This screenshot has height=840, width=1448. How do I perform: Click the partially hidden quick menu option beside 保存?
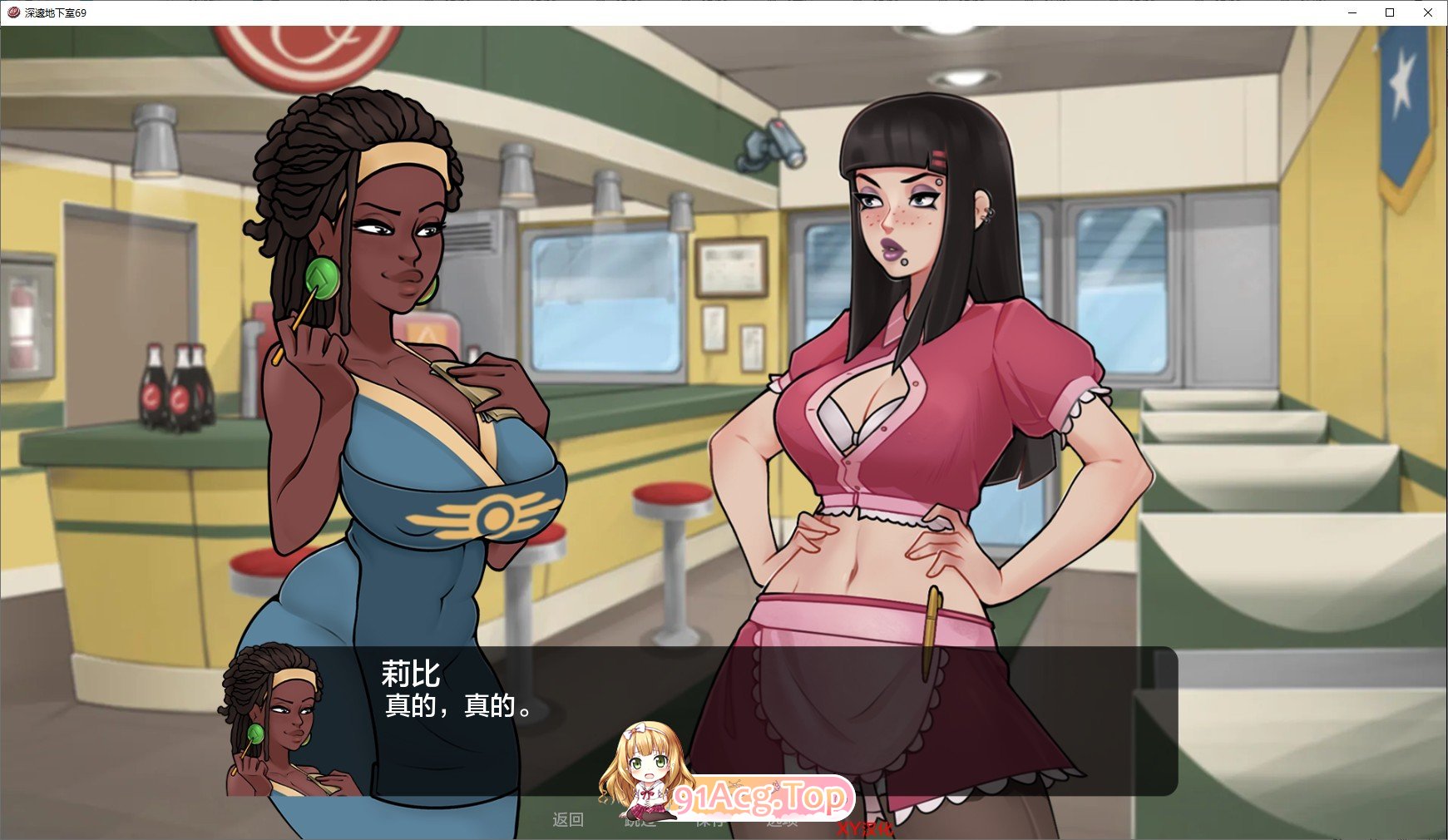pos(780,822)
